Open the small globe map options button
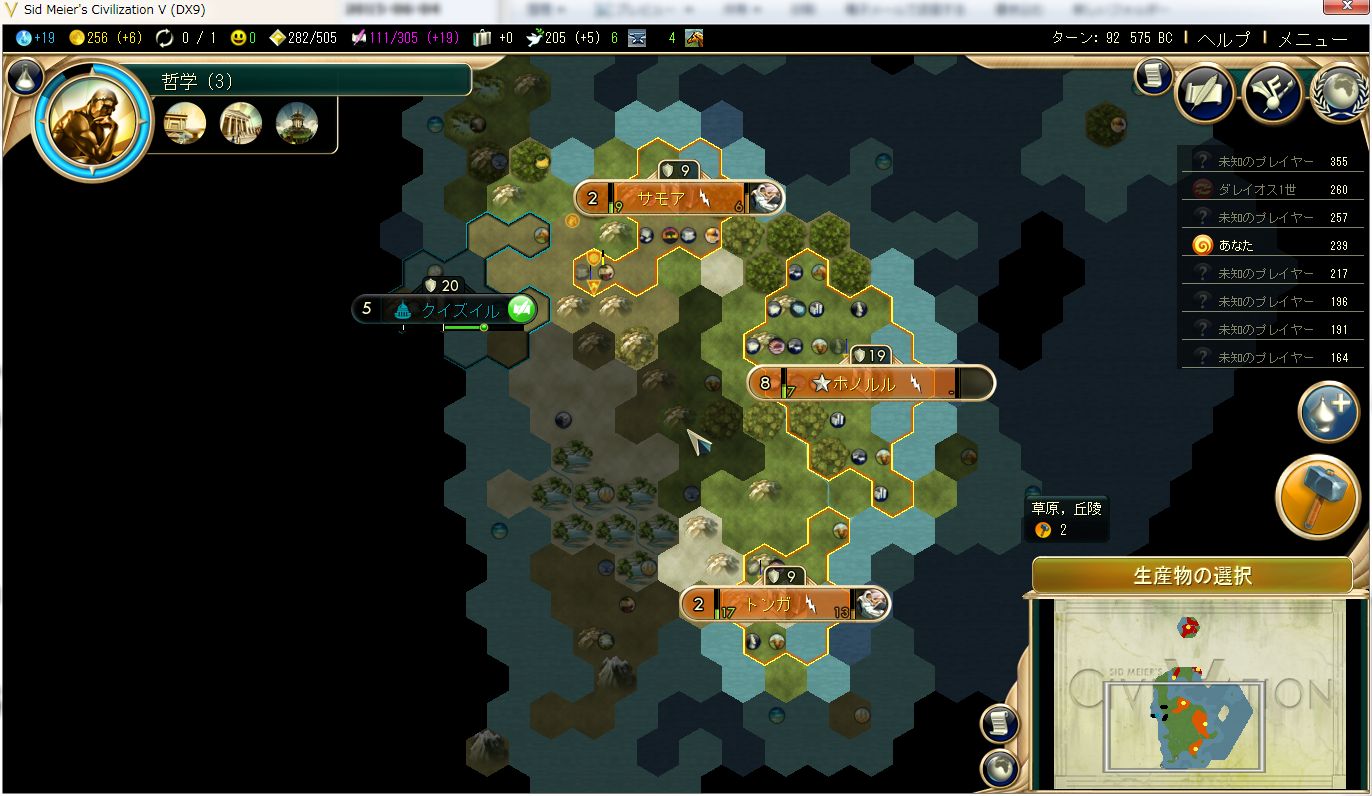This screenshot has width=1372, height=796. click(1000, 768)
